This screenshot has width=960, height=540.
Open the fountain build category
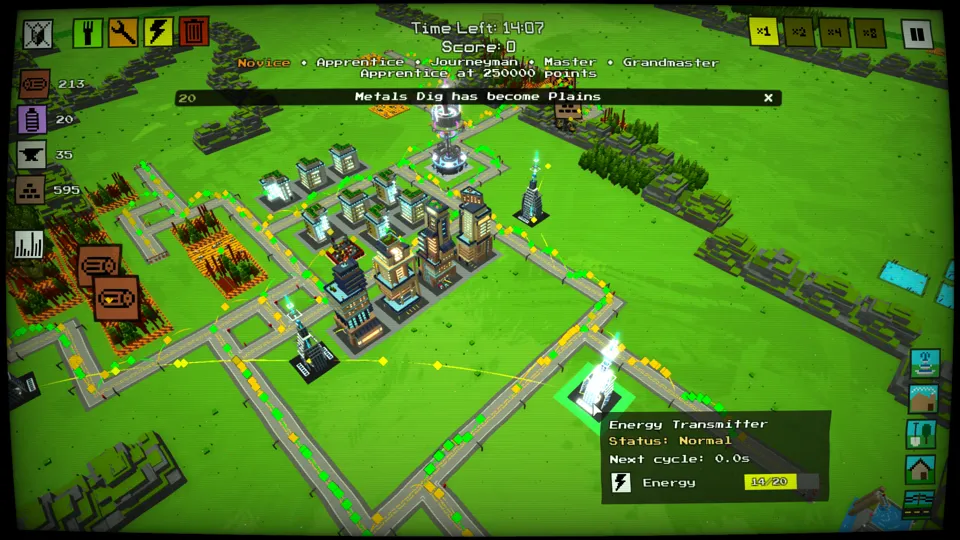[924, 362]
